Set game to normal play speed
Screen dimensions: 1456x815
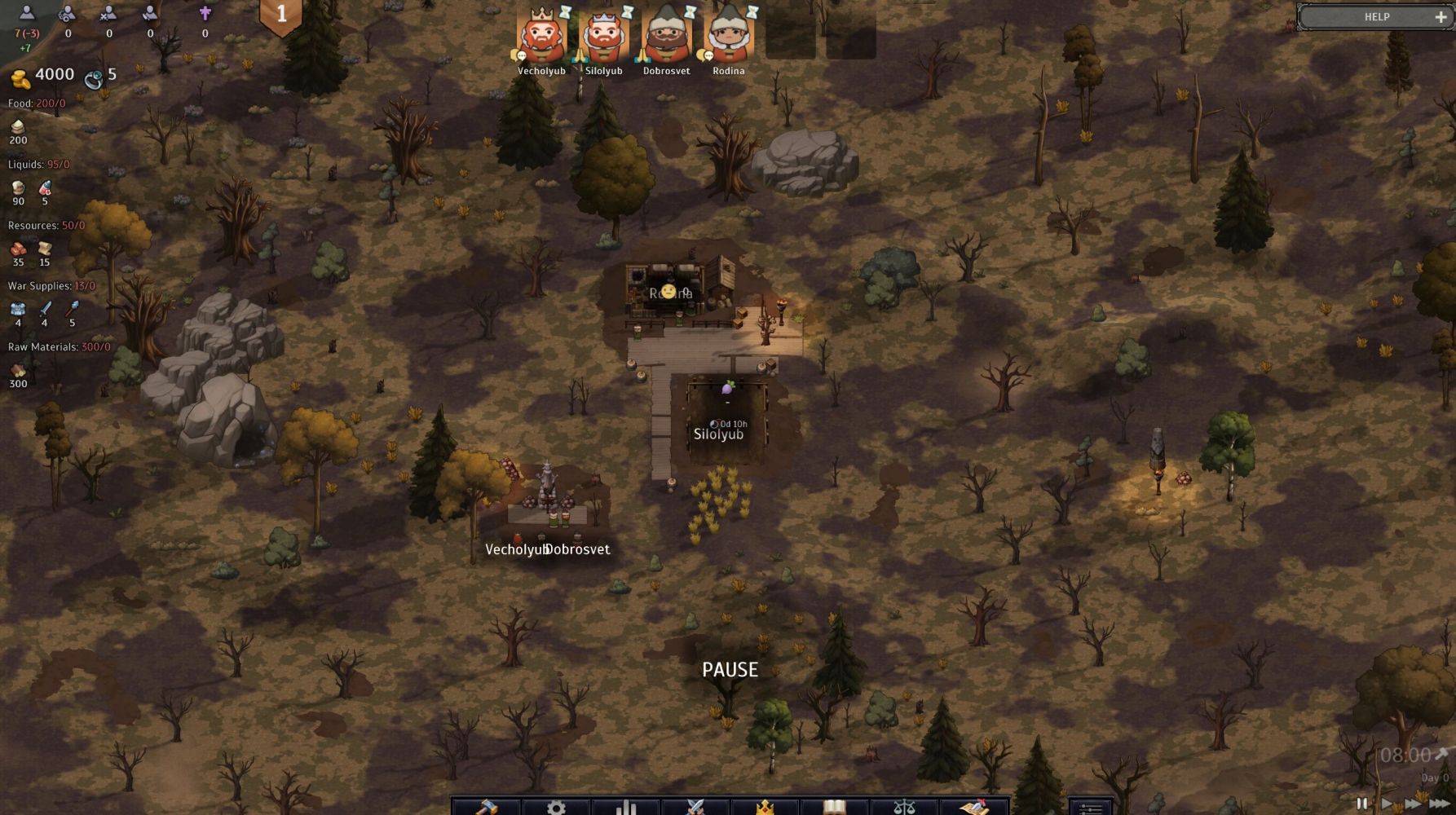[1386, 804]
